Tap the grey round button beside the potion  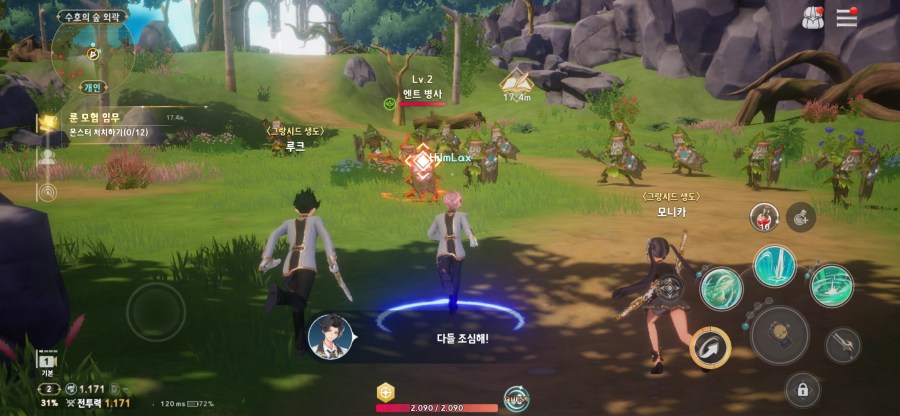pyautogui.click(x=800, y=214)
